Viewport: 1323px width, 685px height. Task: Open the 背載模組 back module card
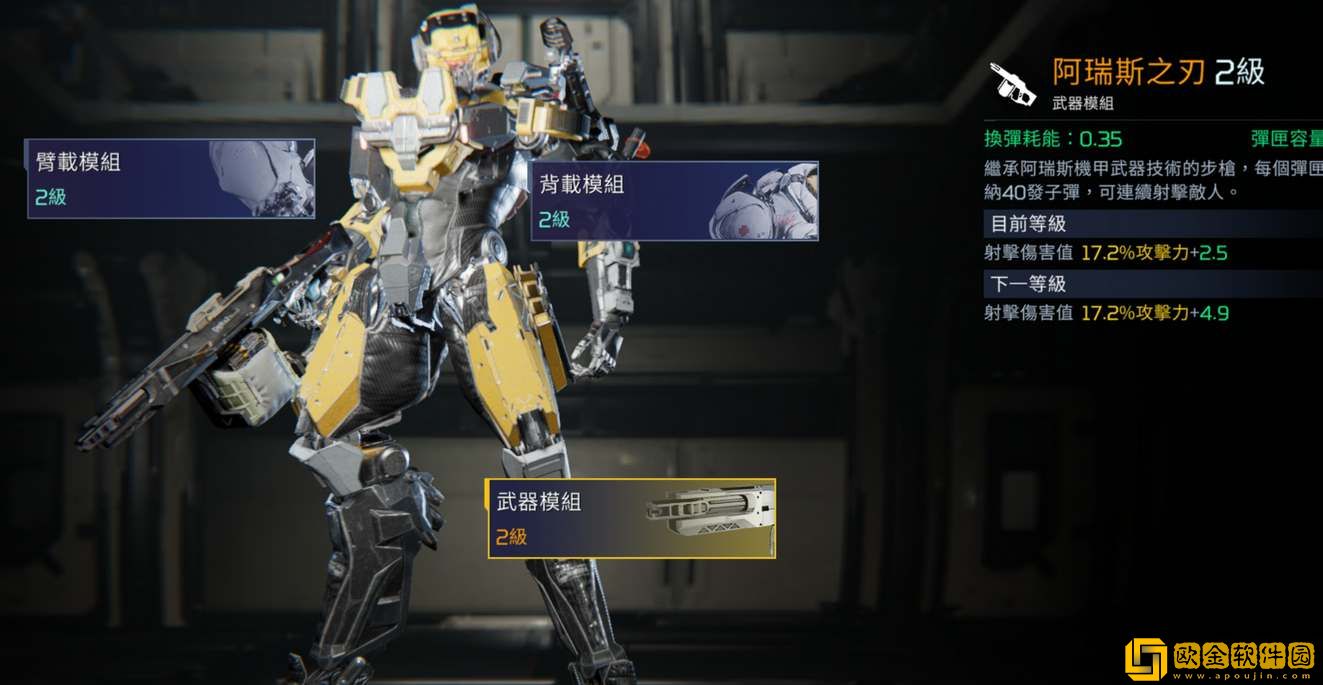point(673,201)
